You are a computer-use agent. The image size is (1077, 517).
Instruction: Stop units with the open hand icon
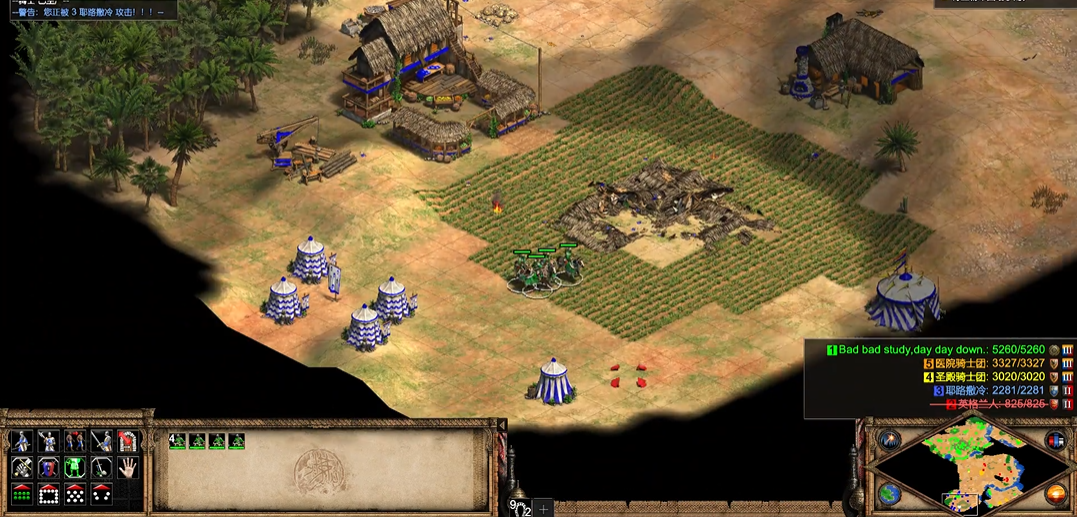point(128,467)
